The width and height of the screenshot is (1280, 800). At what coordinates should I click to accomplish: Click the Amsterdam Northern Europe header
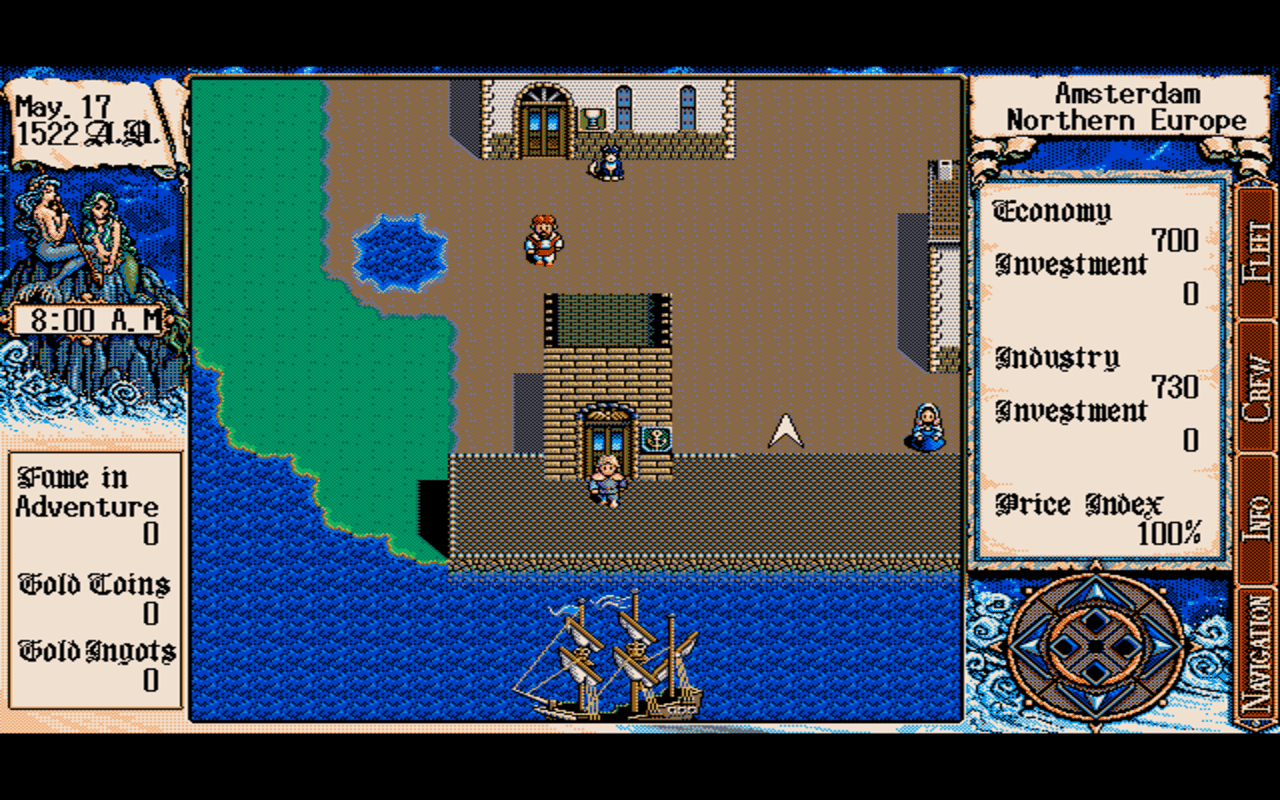(x=1128, y=105)
